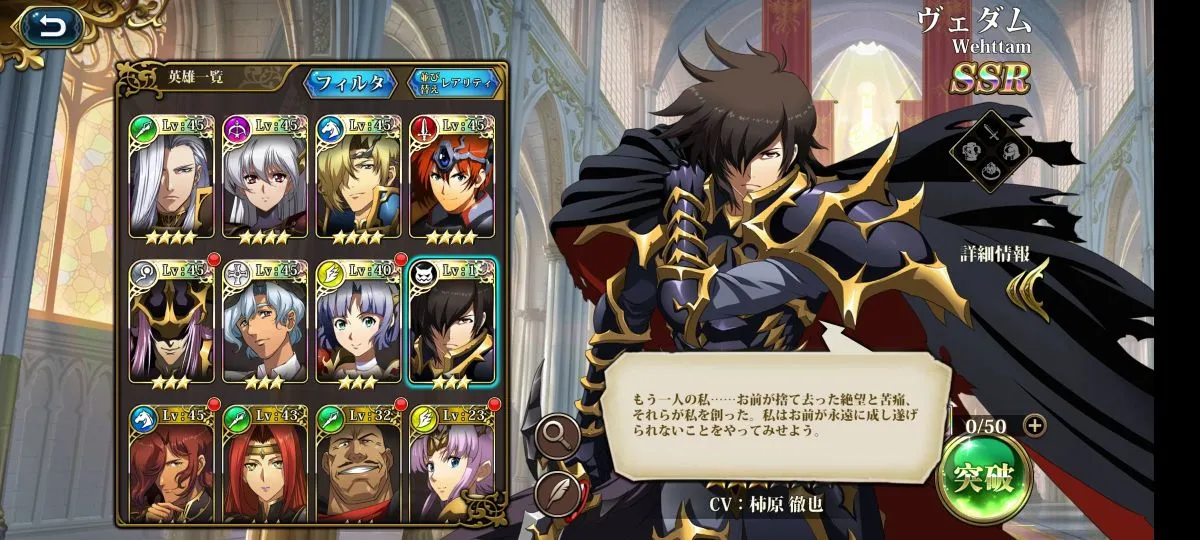Select the Lv 1 dark-haired Wehttam portrait
This screenshot has height=540, width=1200.
click(451, 320)
